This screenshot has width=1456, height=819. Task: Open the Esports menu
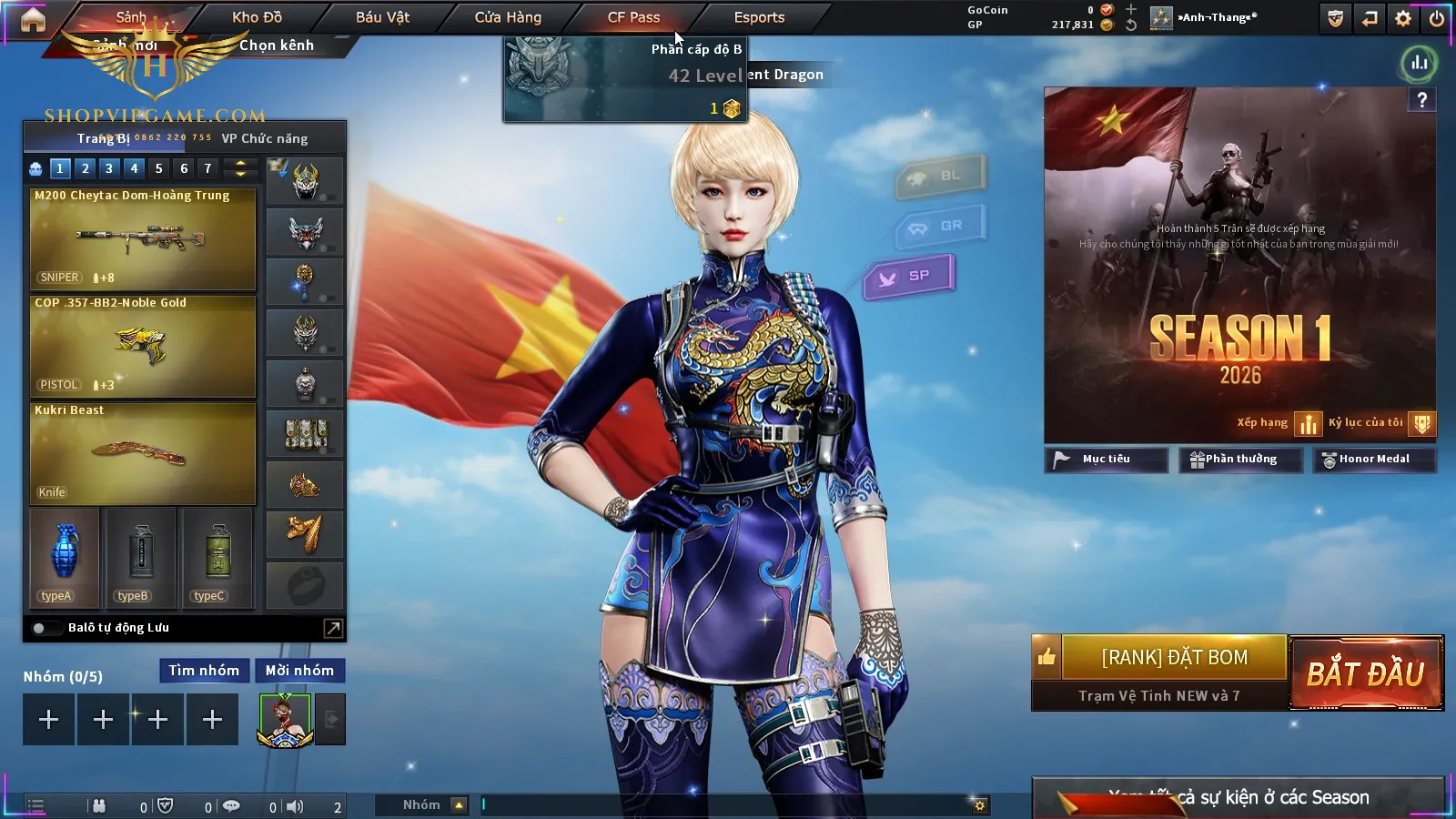point(759,17)
